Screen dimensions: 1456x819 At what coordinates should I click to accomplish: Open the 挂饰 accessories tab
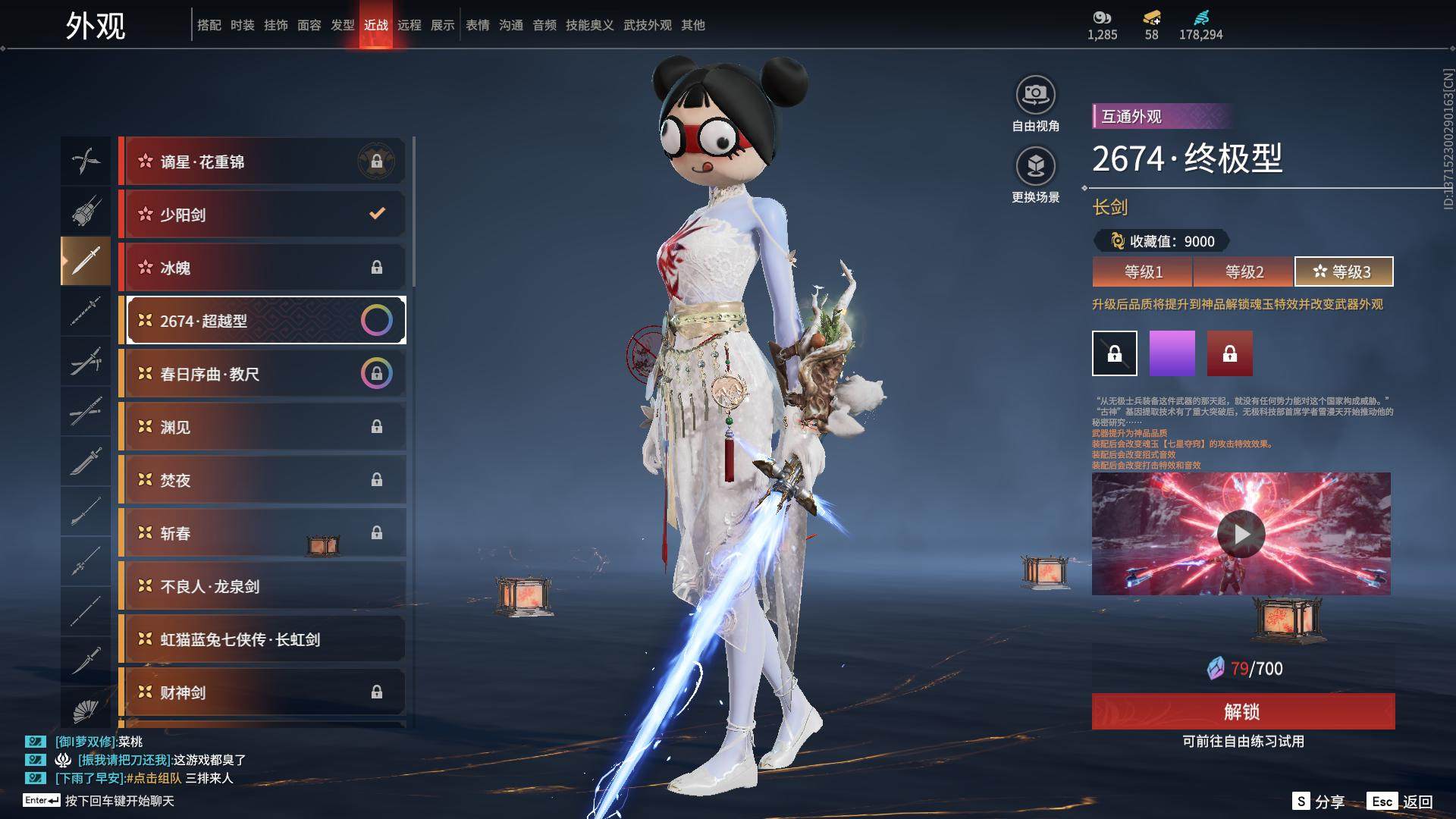pyautogui.click(x=276, y=25)
